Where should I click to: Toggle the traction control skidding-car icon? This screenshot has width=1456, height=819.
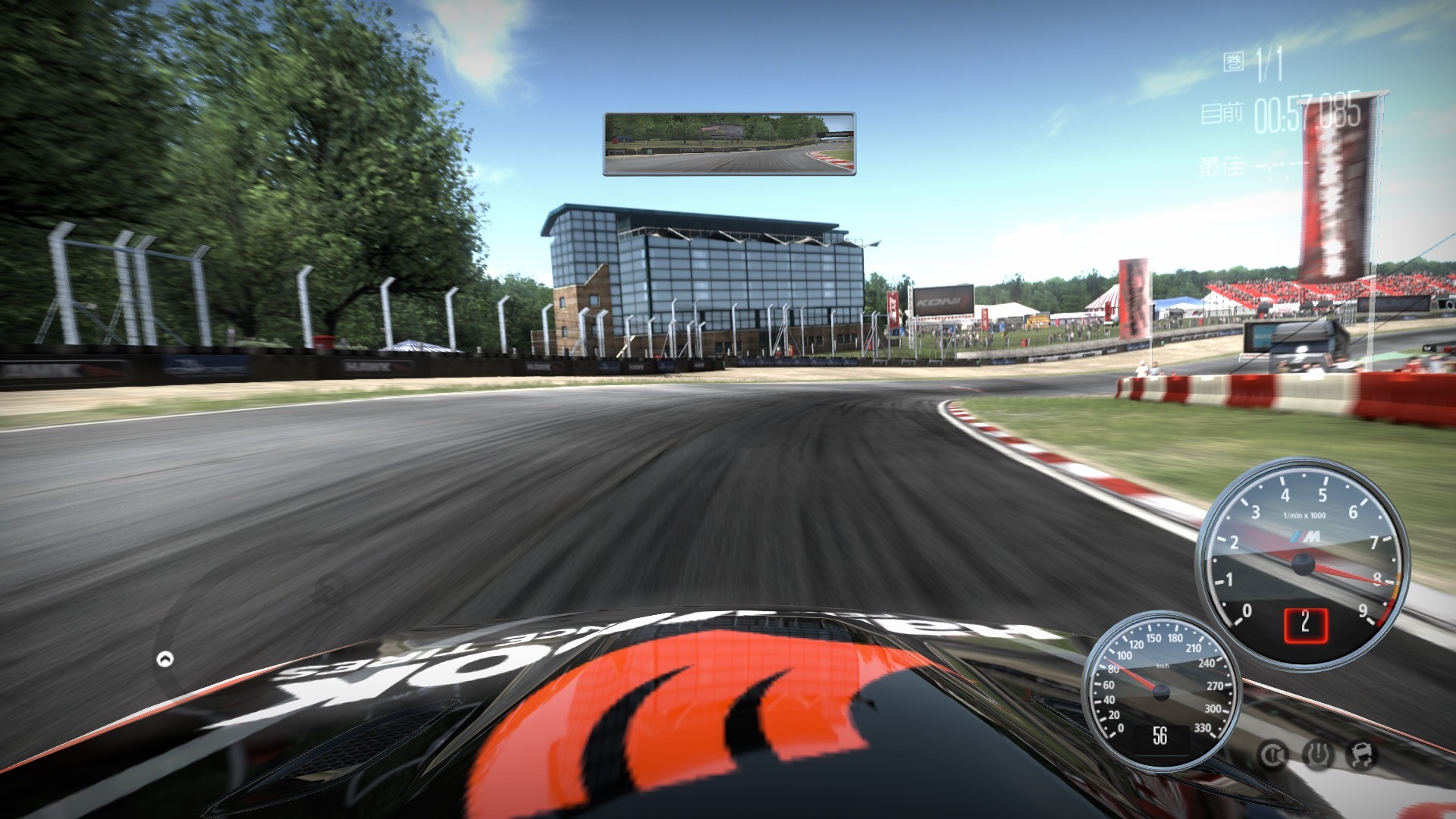click(x=1362, y=755)
